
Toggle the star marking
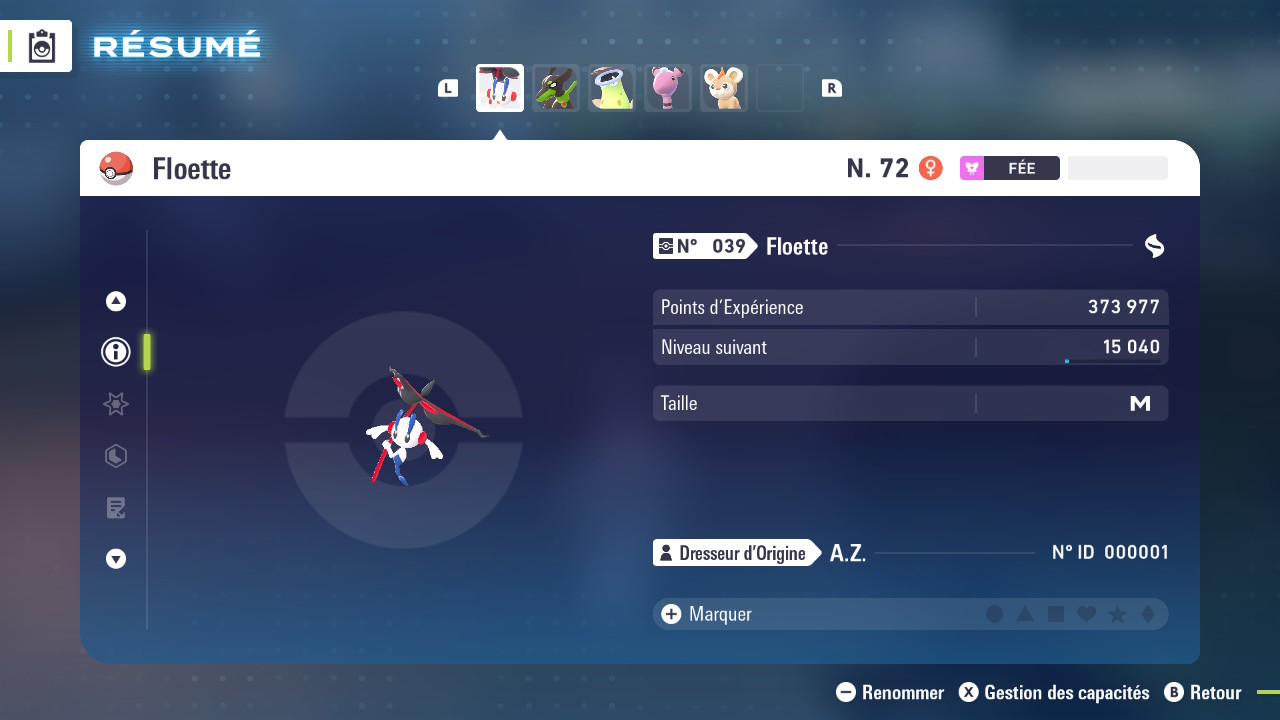pyautogui.click(x=1118, y=614)
